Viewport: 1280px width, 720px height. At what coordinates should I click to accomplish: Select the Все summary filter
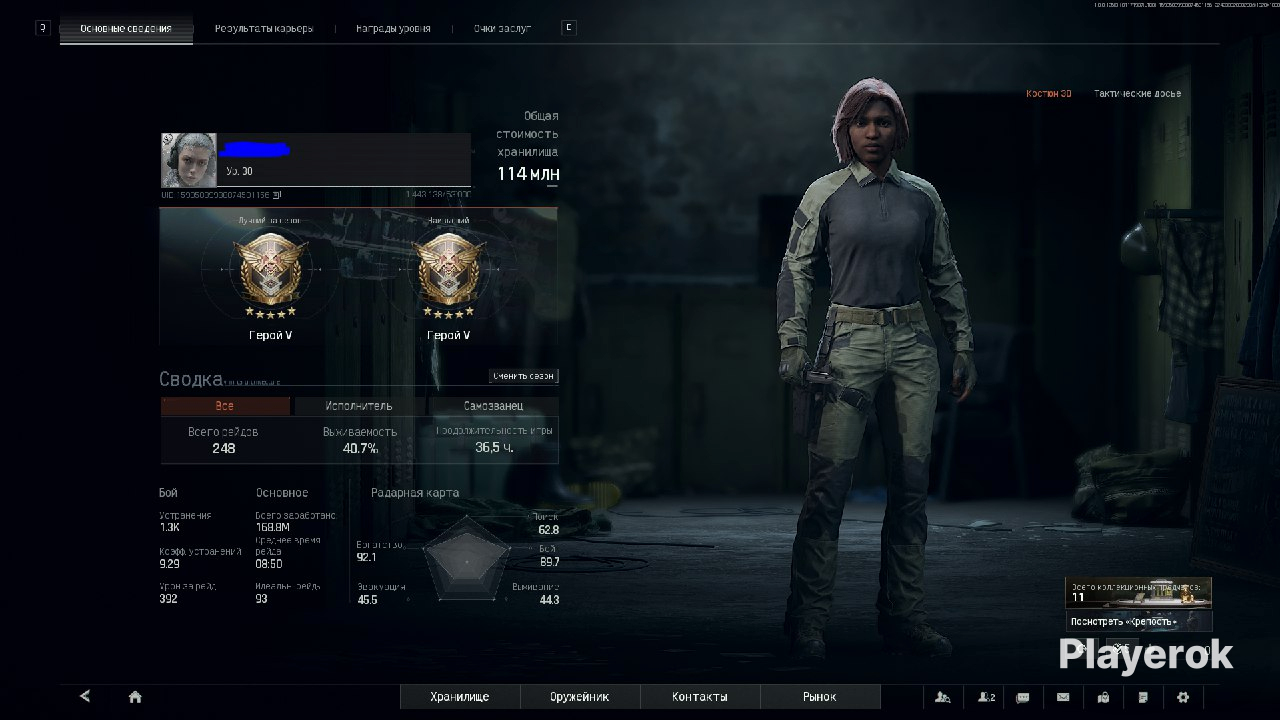[225, 406]
